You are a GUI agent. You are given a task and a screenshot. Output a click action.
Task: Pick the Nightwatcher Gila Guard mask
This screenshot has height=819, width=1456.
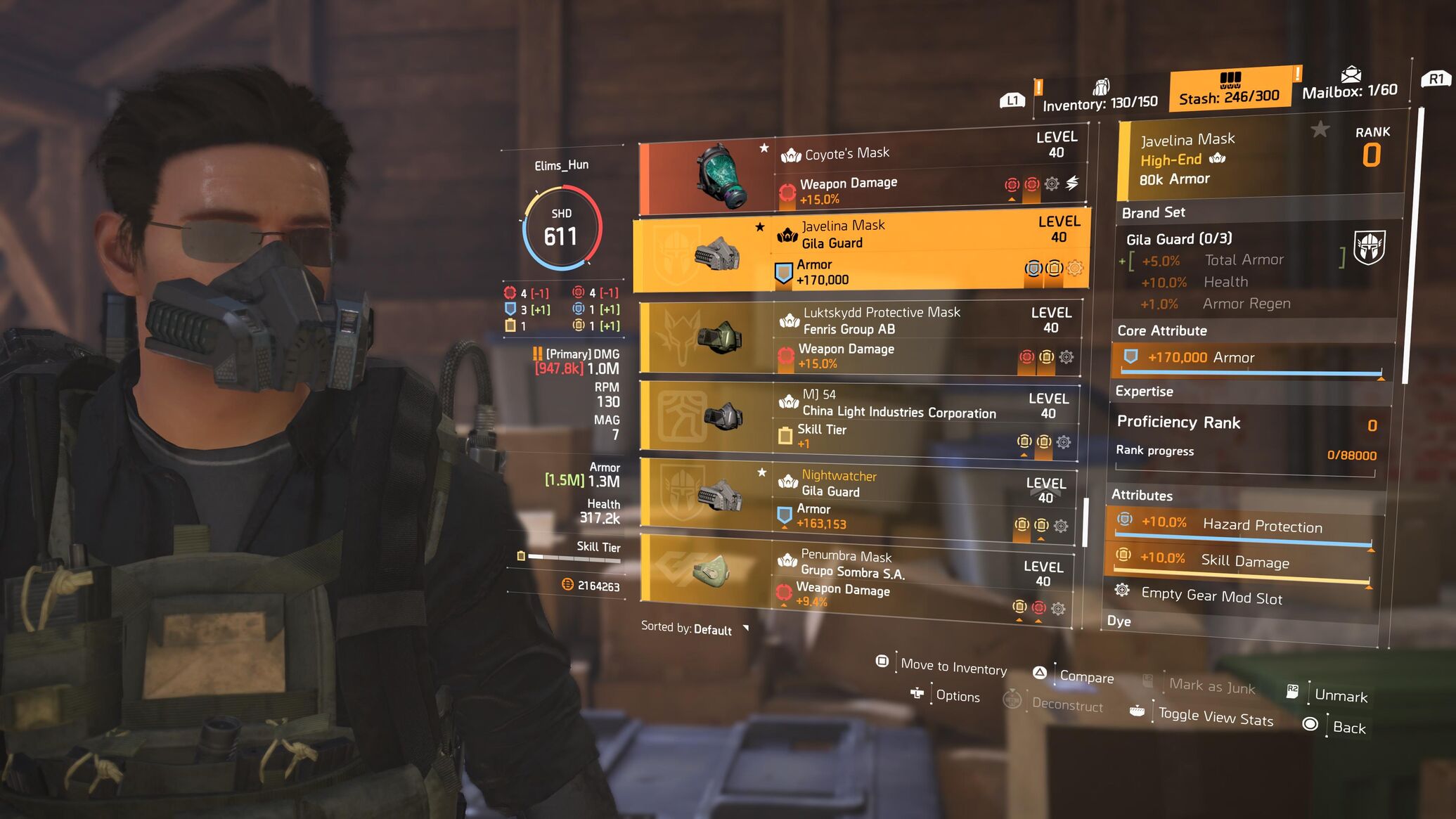coord(856,499)
